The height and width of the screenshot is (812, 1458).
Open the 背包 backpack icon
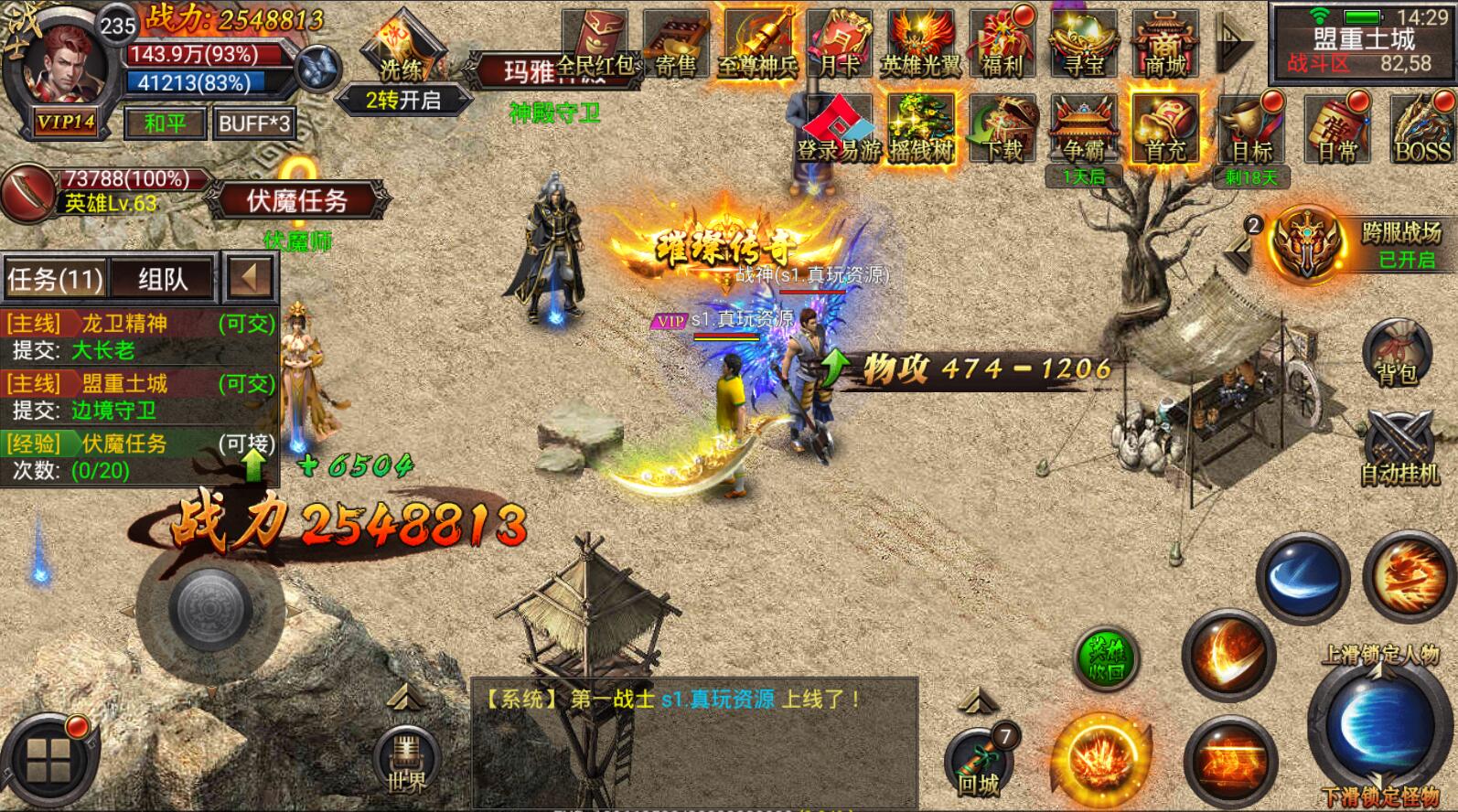point(1396,354)
